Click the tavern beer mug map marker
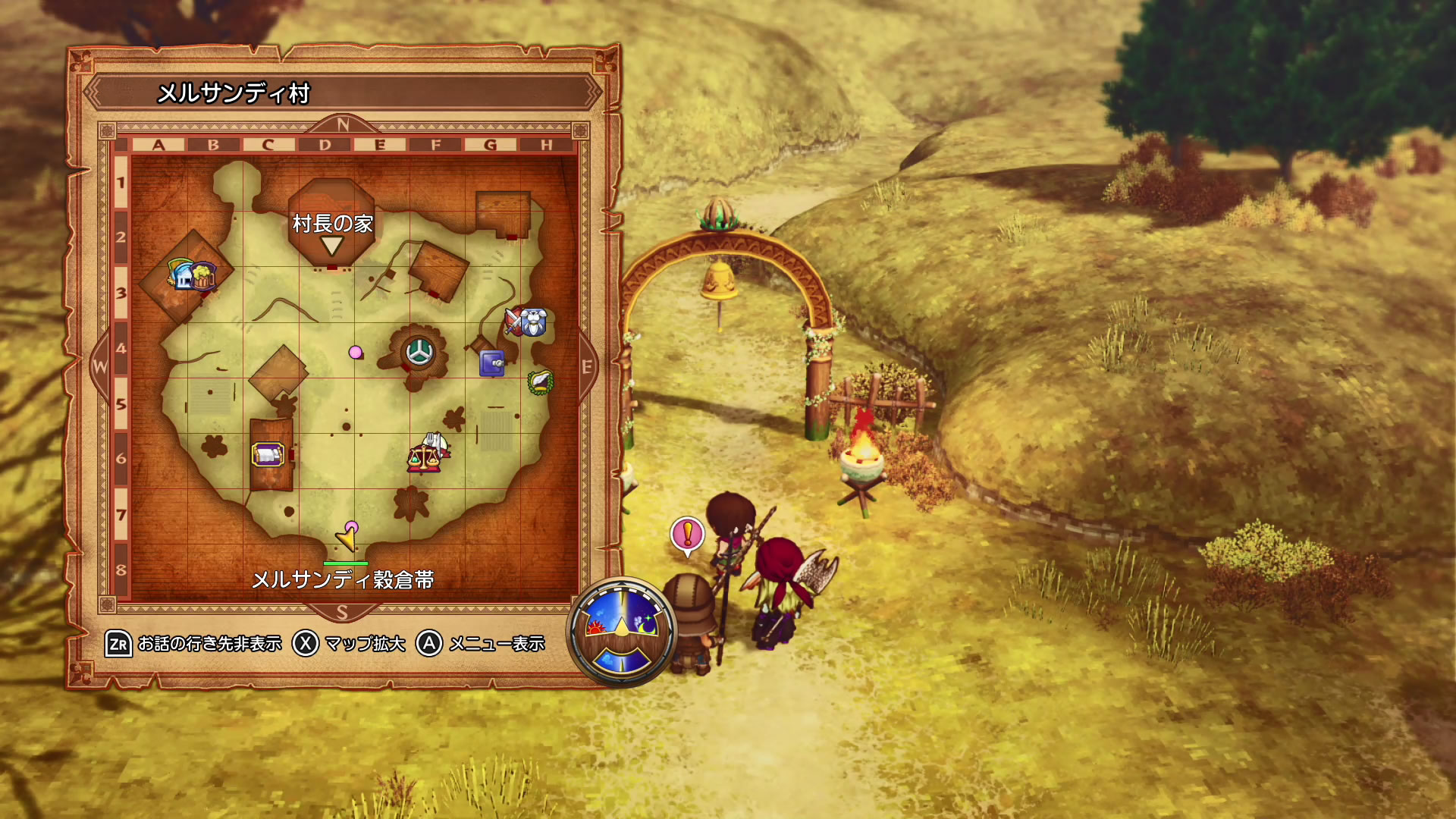The image size is (1456, 819). (203, 276)
